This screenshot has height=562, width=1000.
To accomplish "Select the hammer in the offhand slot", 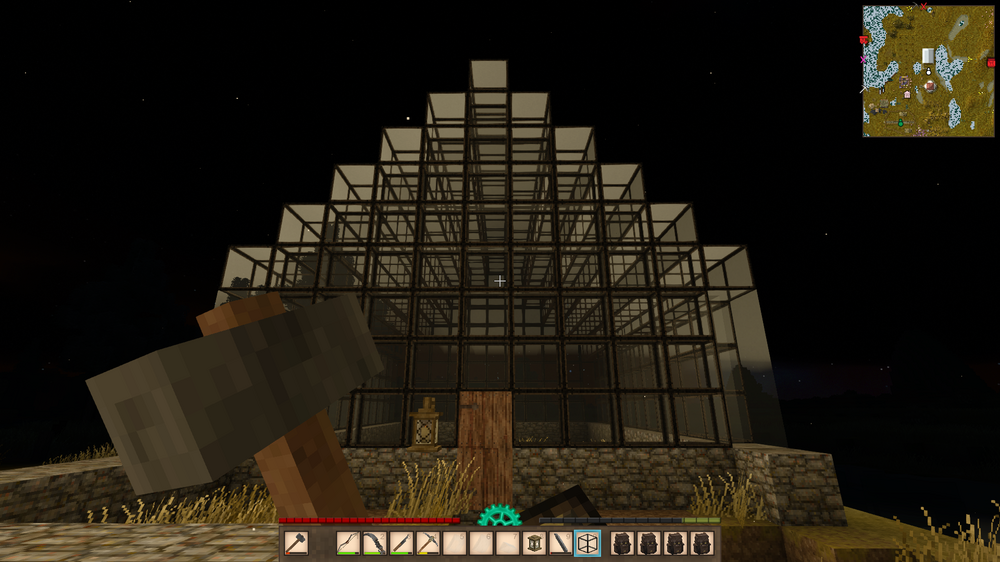I will (296, 544).
